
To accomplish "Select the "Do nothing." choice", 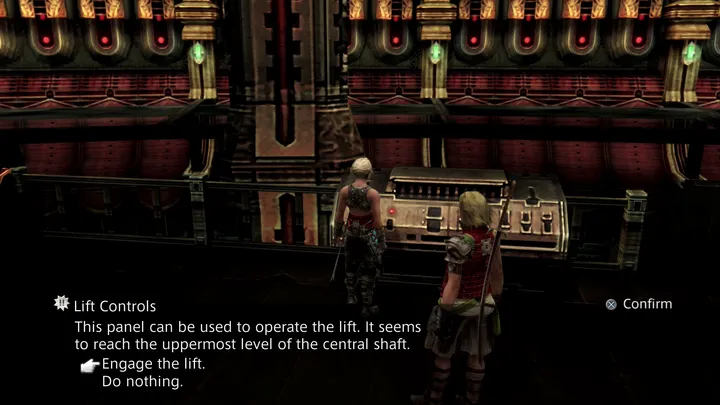I will coord(142,382).
